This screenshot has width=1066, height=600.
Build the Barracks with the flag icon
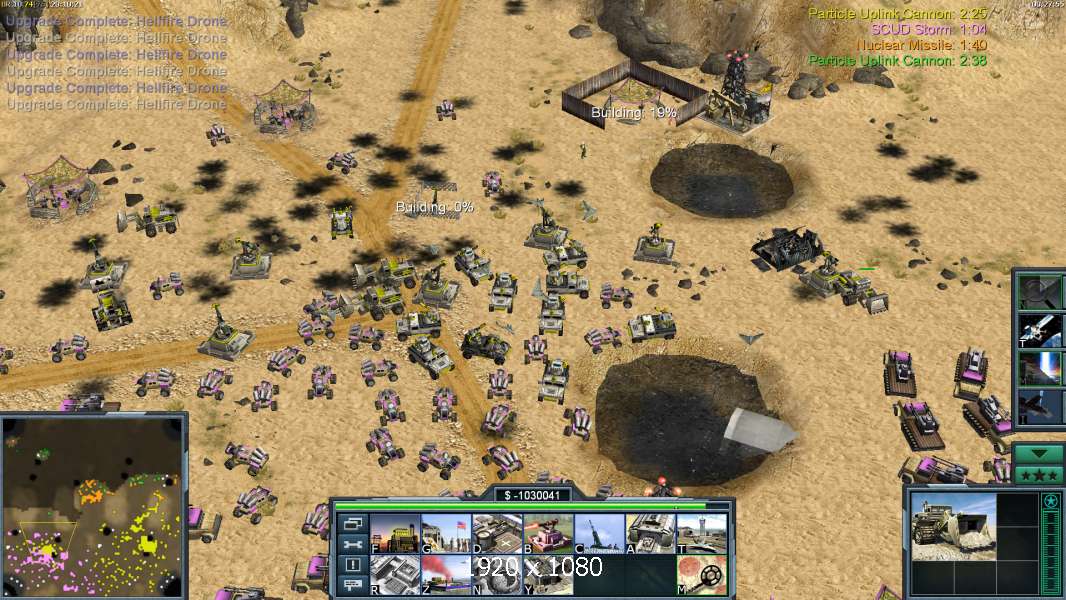pos(445,534)
